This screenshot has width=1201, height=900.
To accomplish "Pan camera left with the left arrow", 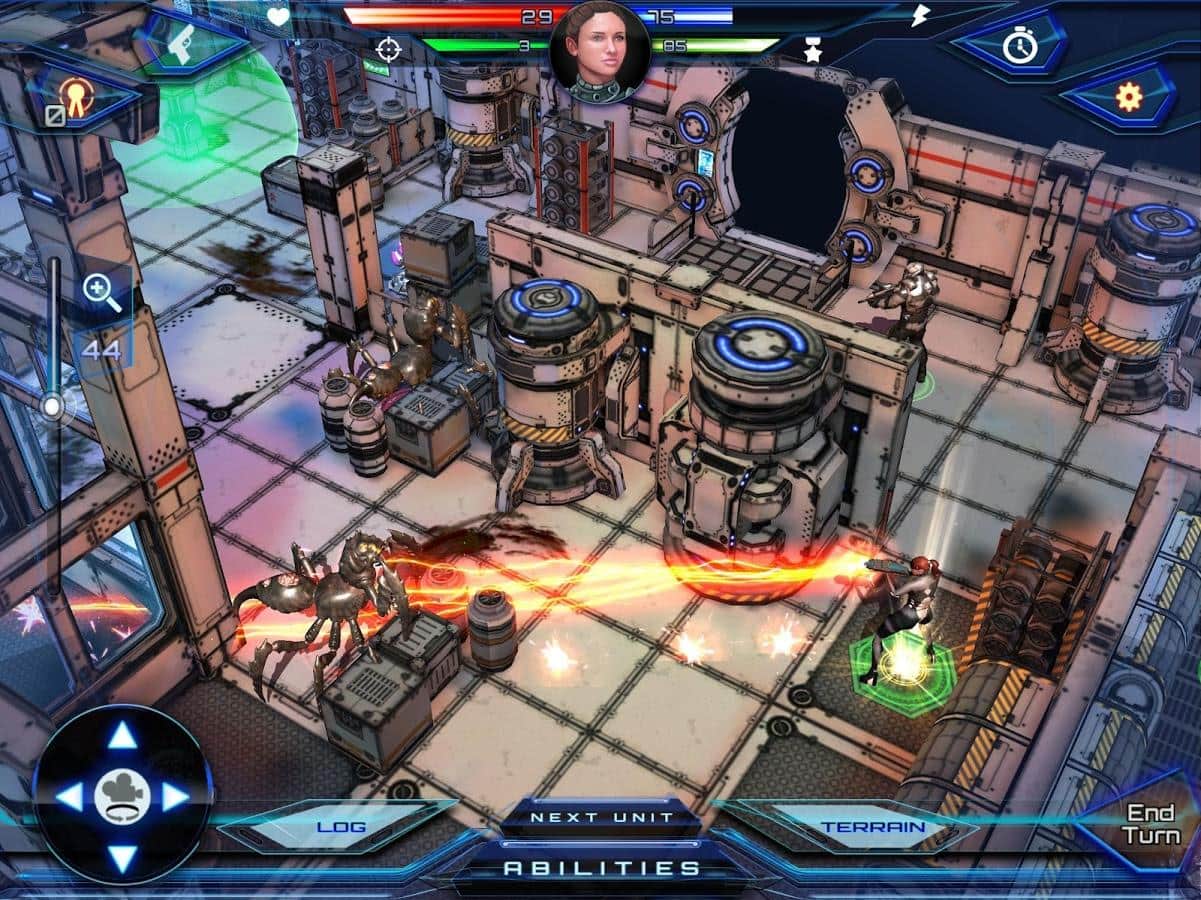I will click(x=68, y=797).
